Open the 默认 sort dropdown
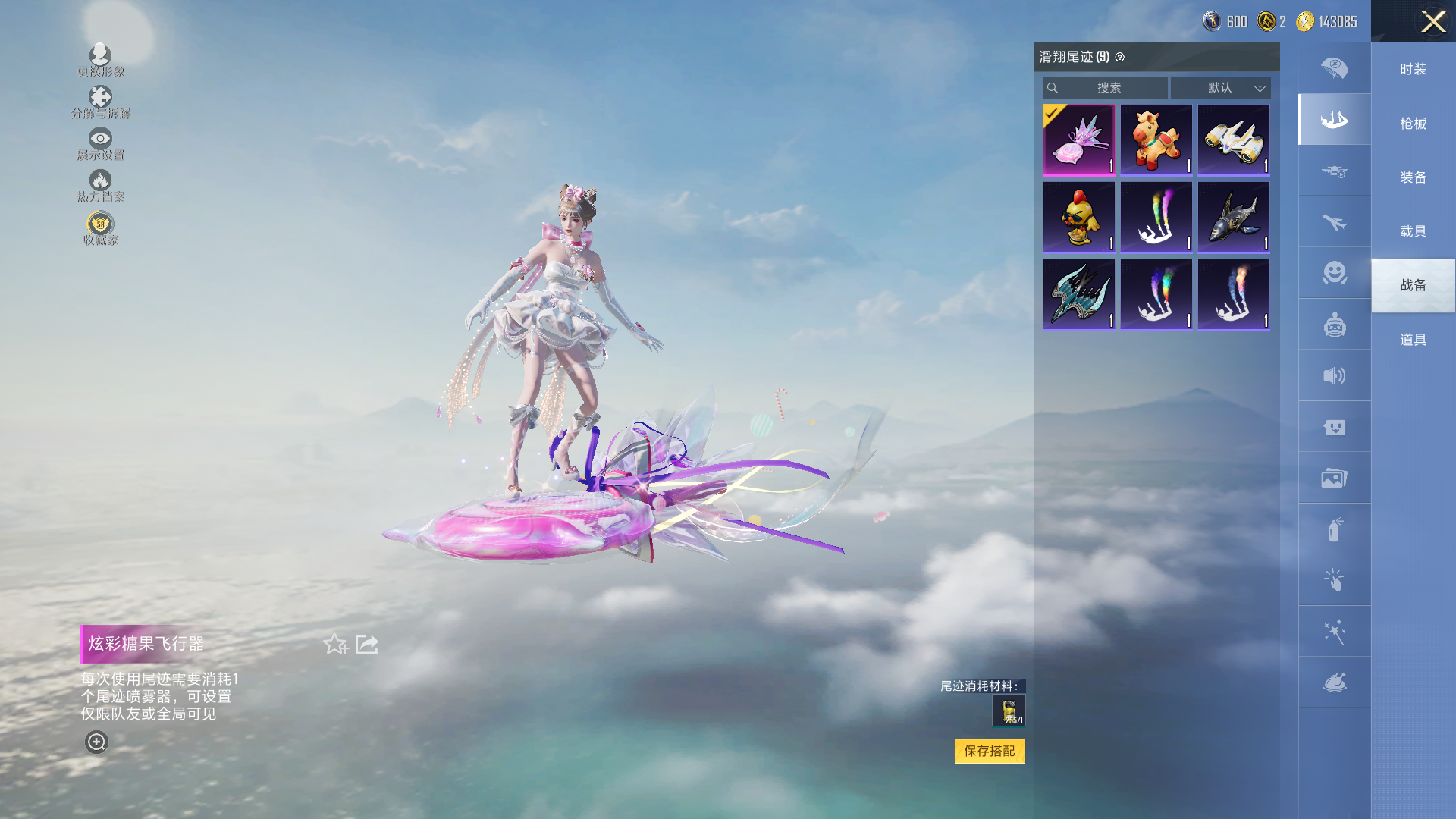 pos(1220,88)
